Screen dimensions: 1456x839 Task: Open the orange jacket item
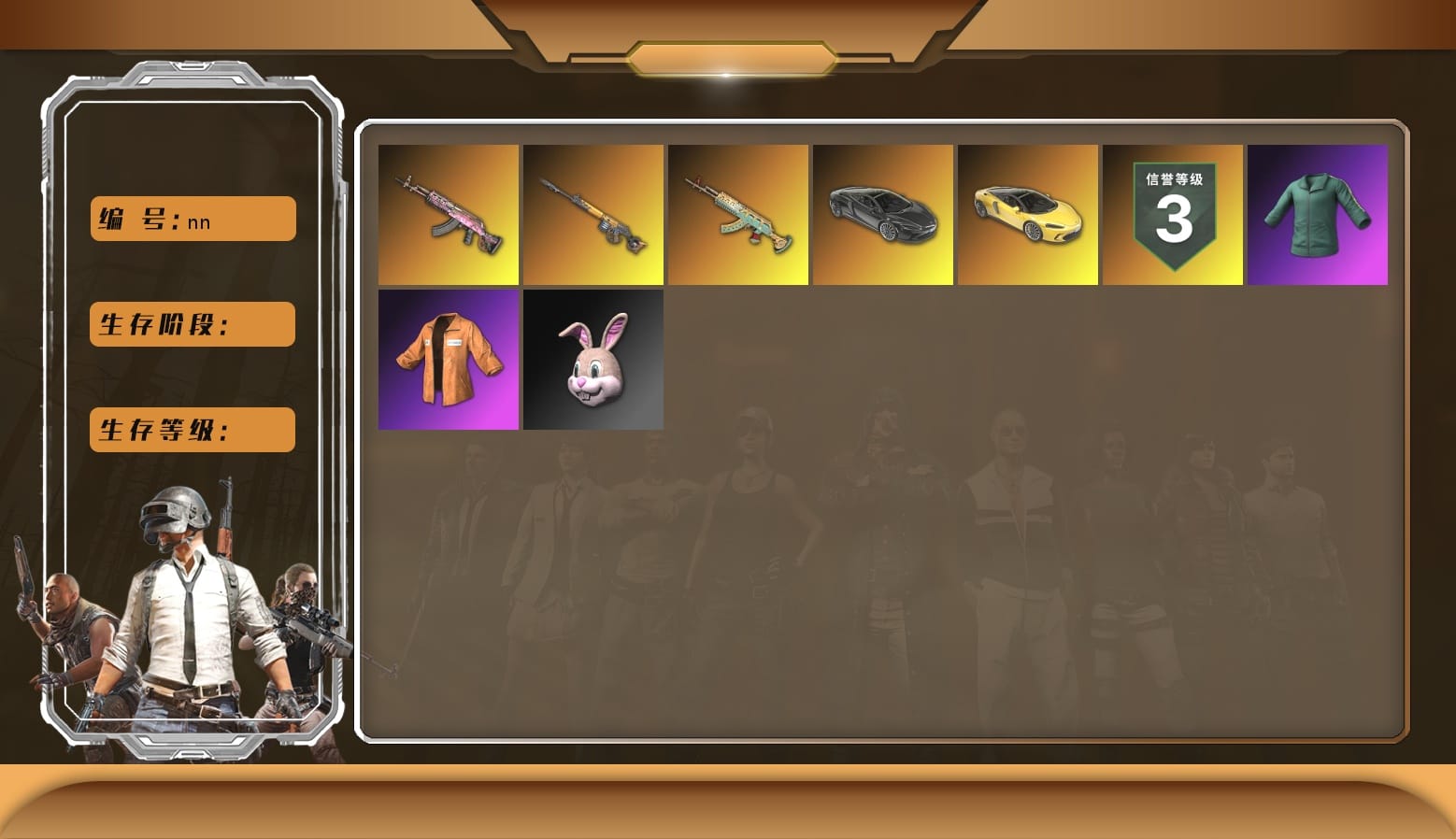click(x=447, y=360)
